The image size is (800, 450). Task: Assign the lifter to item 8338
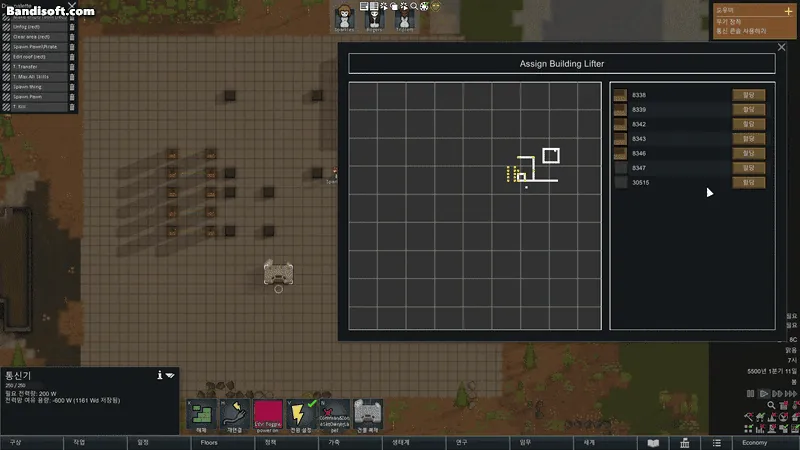[748, 95]
